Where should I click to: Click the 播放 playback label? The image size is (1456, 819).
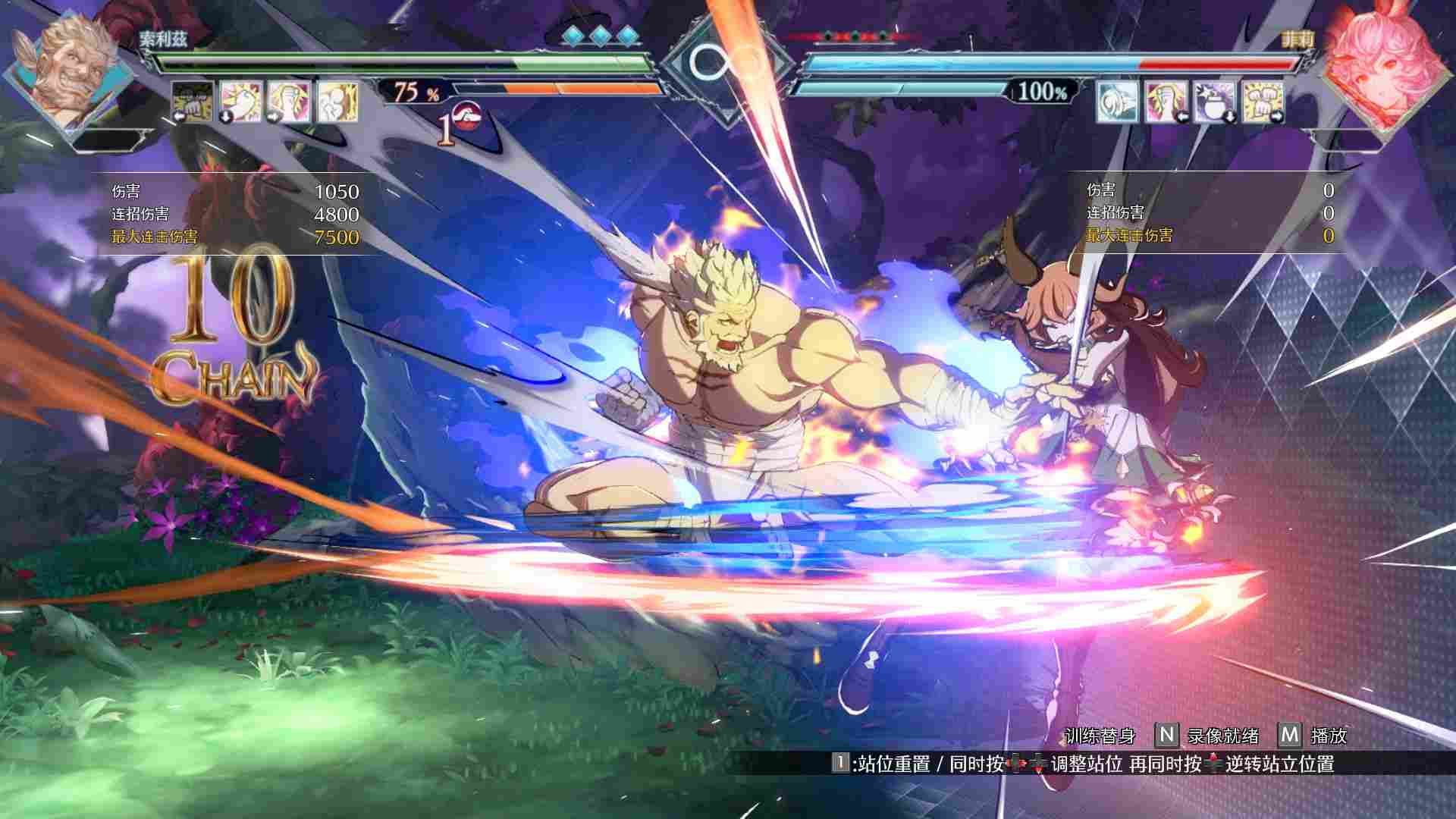(x=1329, y=736)
